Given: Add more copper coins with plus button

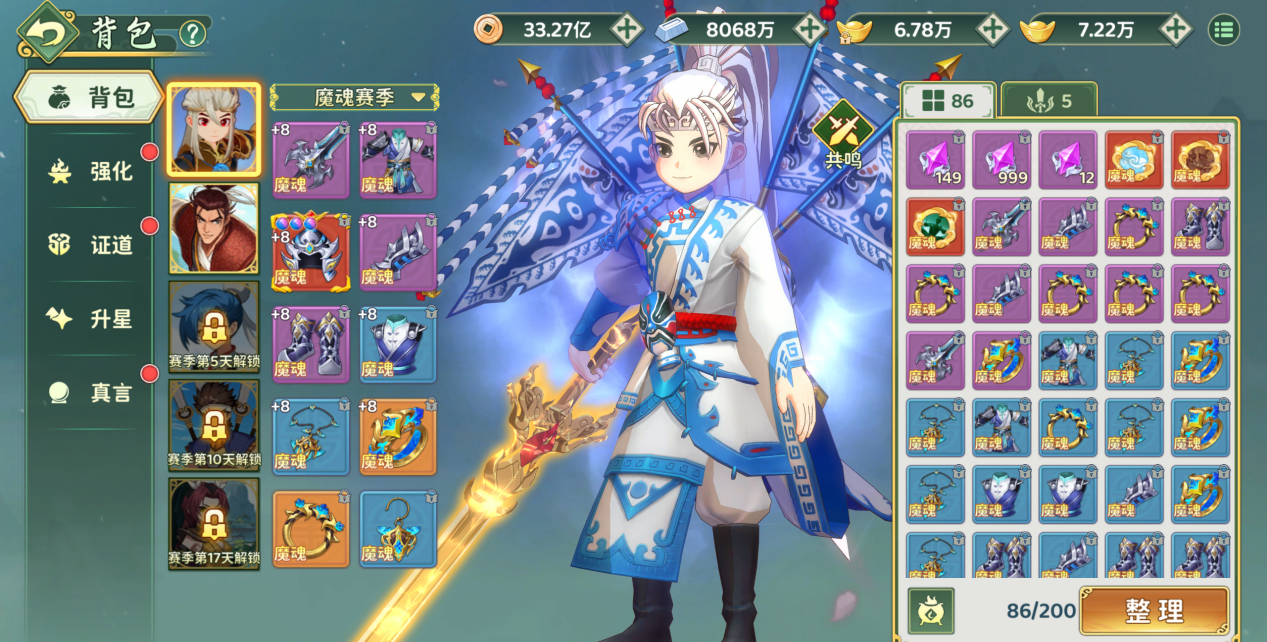Looking at the screenshot, I should tap(627, 29).
